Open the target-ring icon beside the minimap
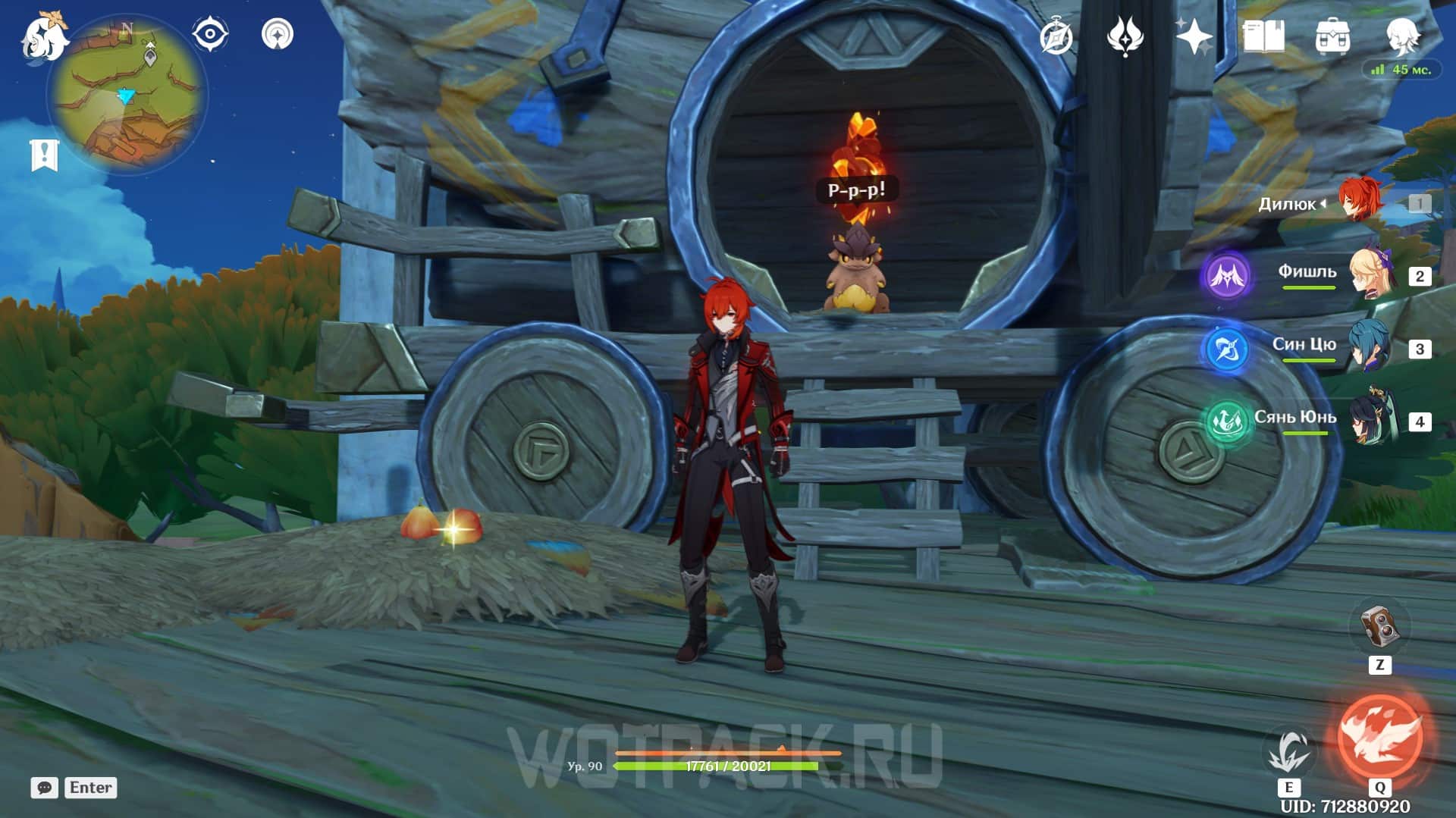1456x818 pixels. coord(278,34)
